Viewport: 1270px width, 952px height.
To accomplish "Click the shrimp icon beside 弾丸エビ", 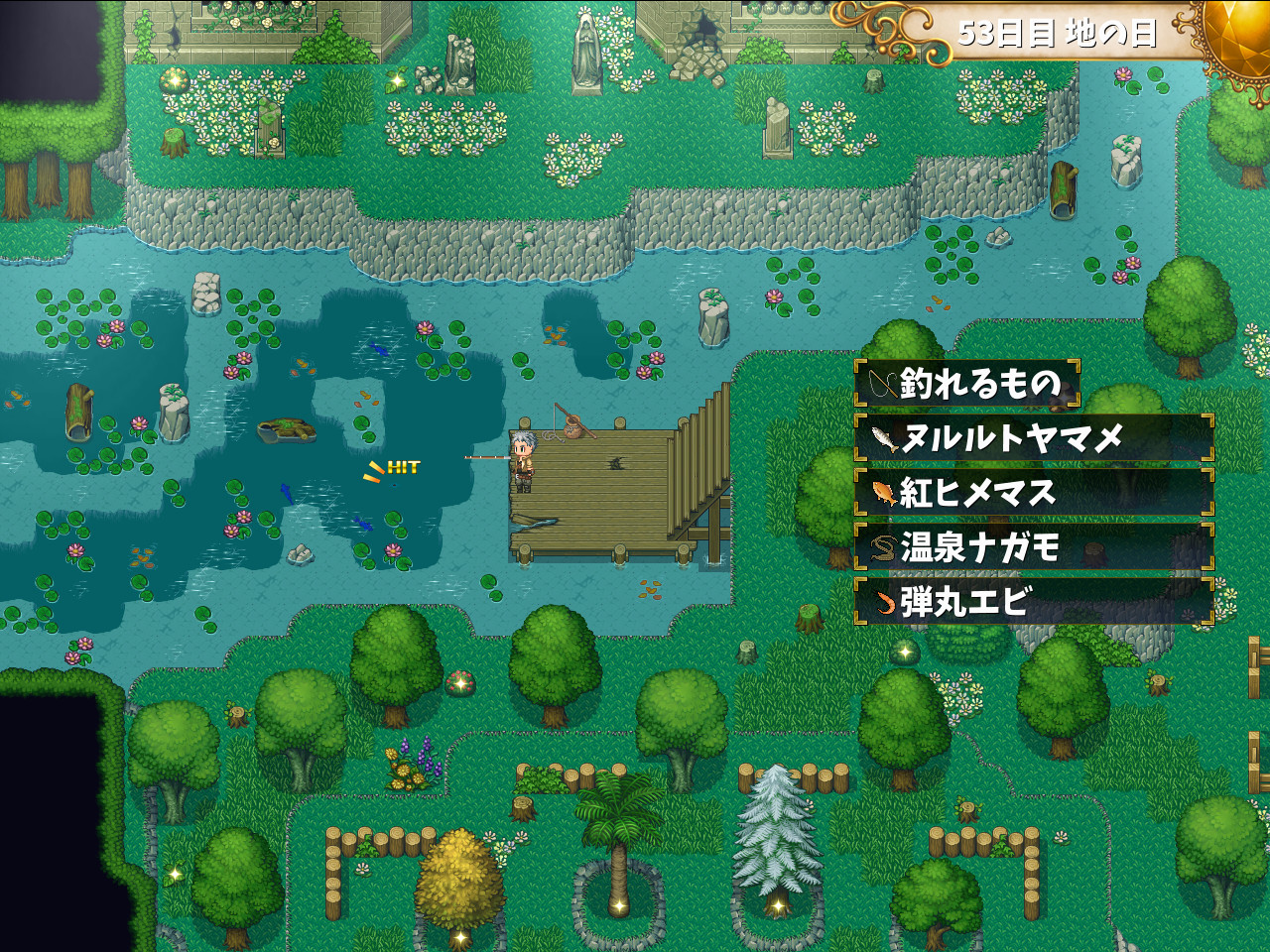I will [x=885, y=601].
